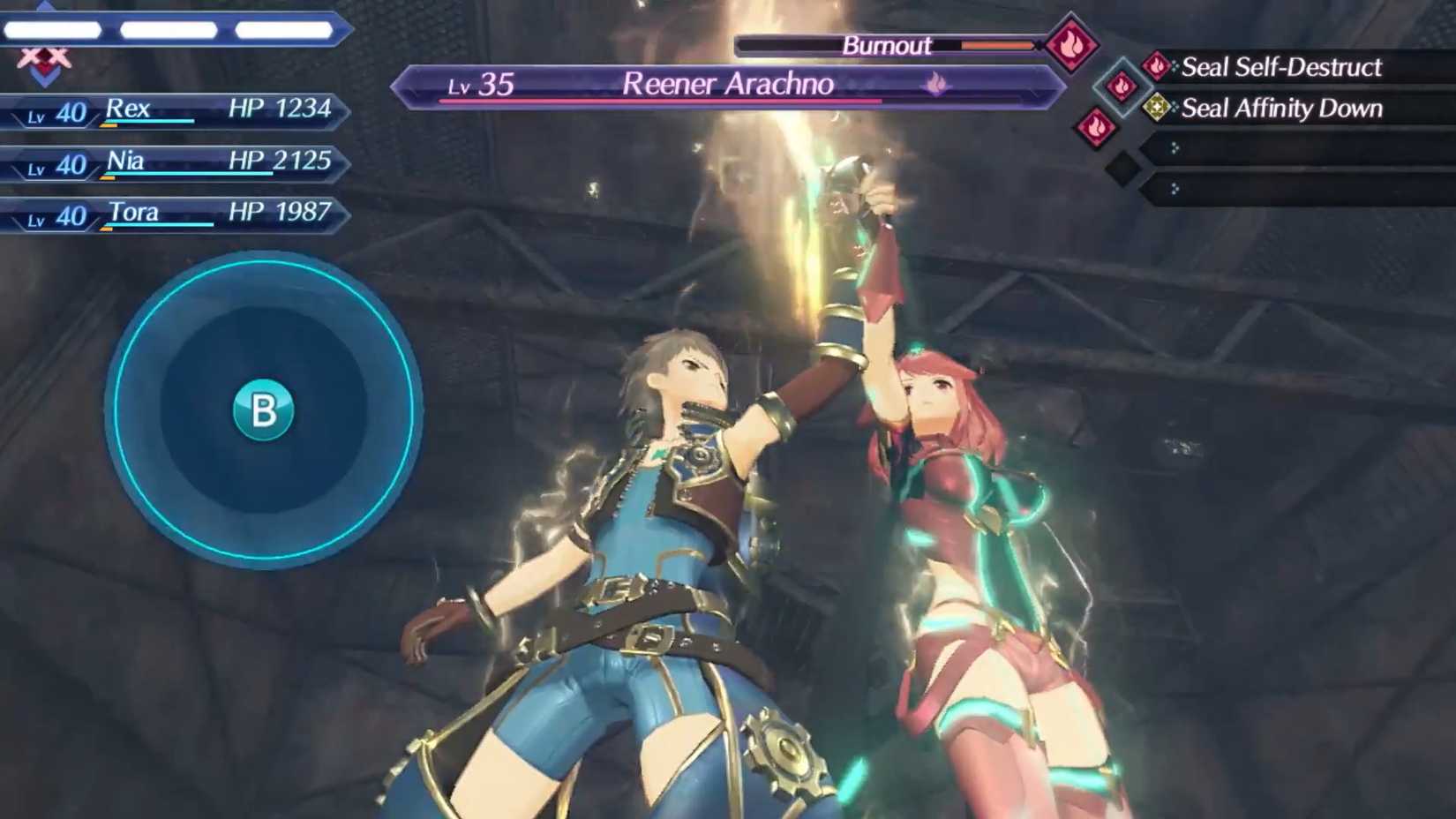Viewport: 1456px width, 819px height.
Task: Select the gold icon next to Seal Affinity Down
Action: (x=1157, y=107)
